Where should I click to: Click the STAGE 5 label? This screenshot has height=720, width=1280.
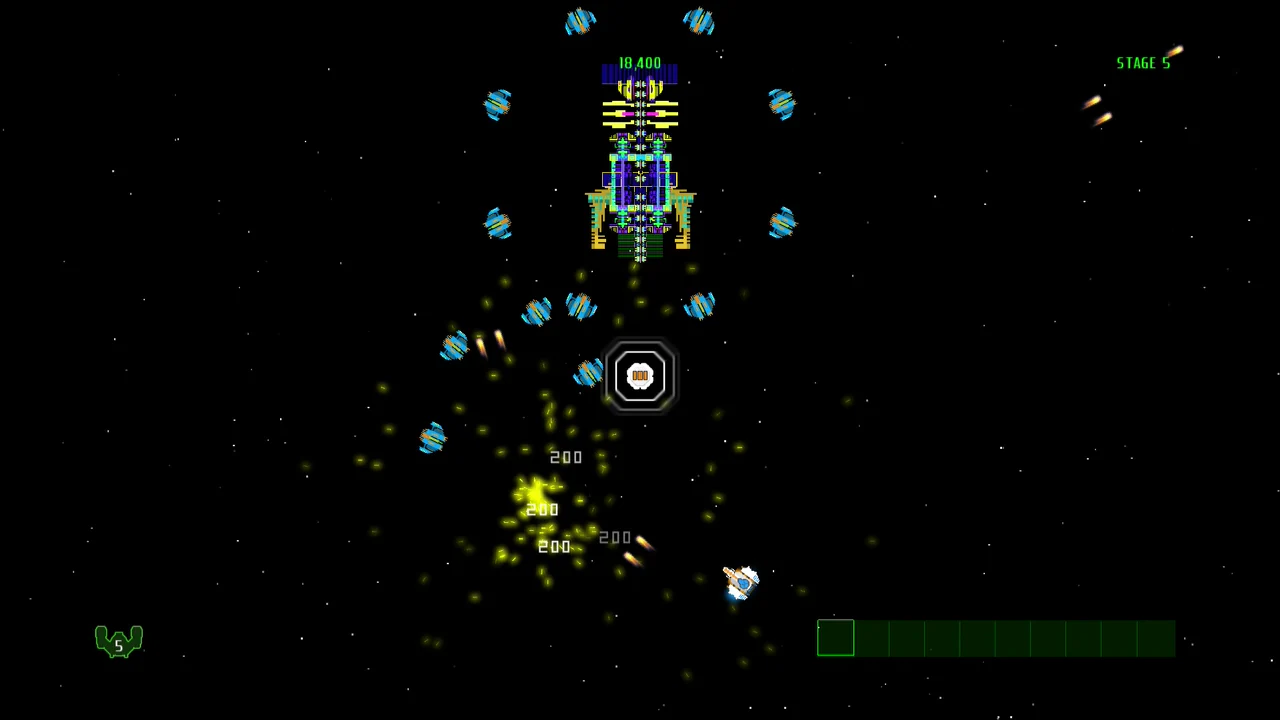tap(1143, 62)
